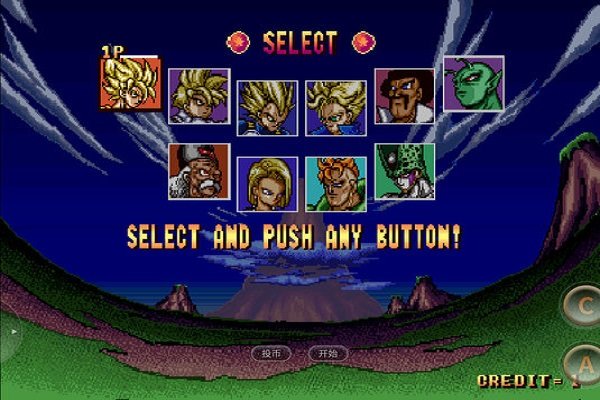Choose the Android 18 portrait
Screen dimensions: 600x400
click(x=267, y=184)
